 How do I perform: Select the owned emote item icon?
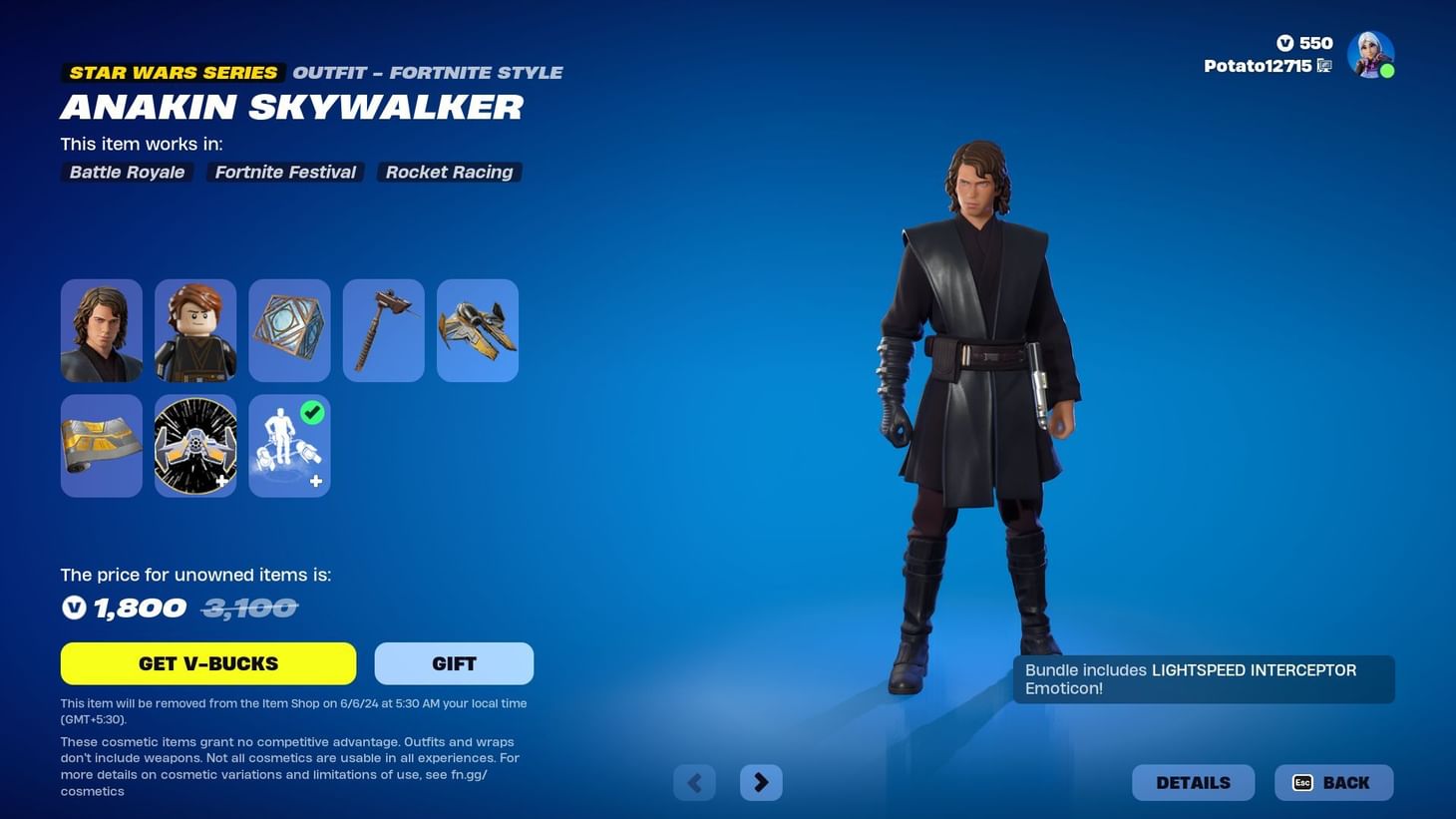[288, 445]
